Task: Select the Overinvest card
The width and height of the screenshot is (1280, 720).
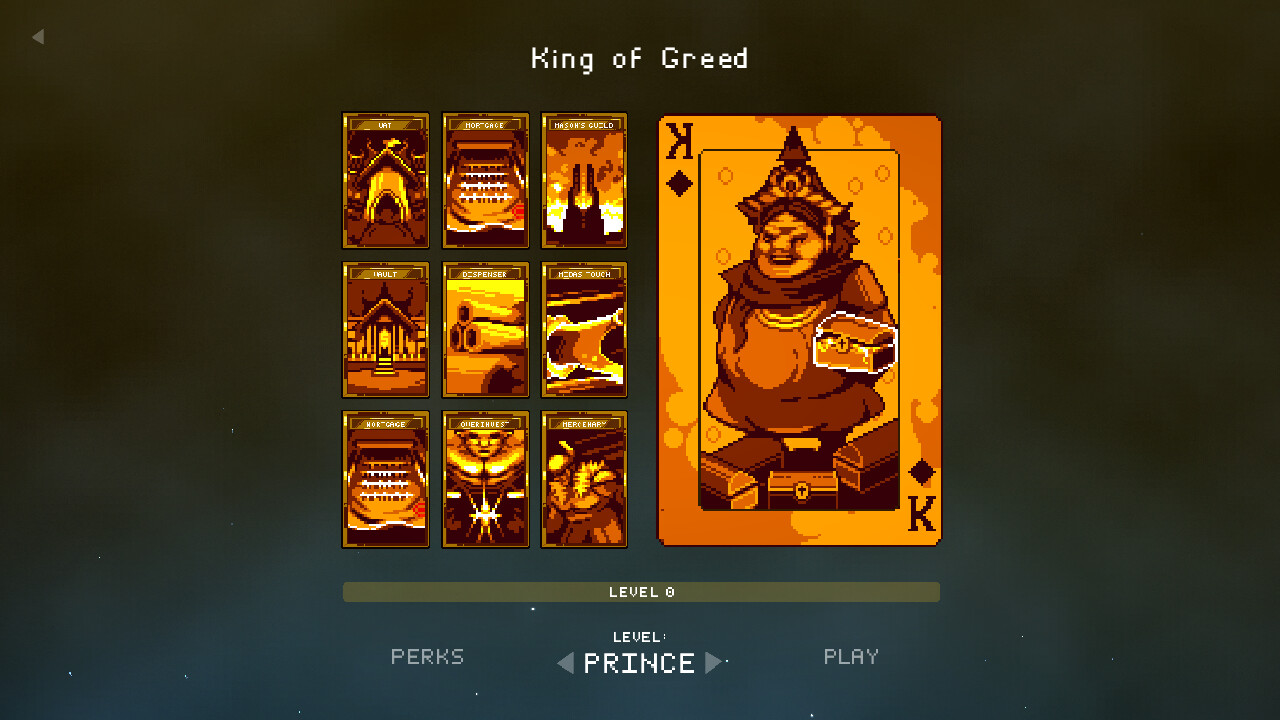Action: pos(485,480)
